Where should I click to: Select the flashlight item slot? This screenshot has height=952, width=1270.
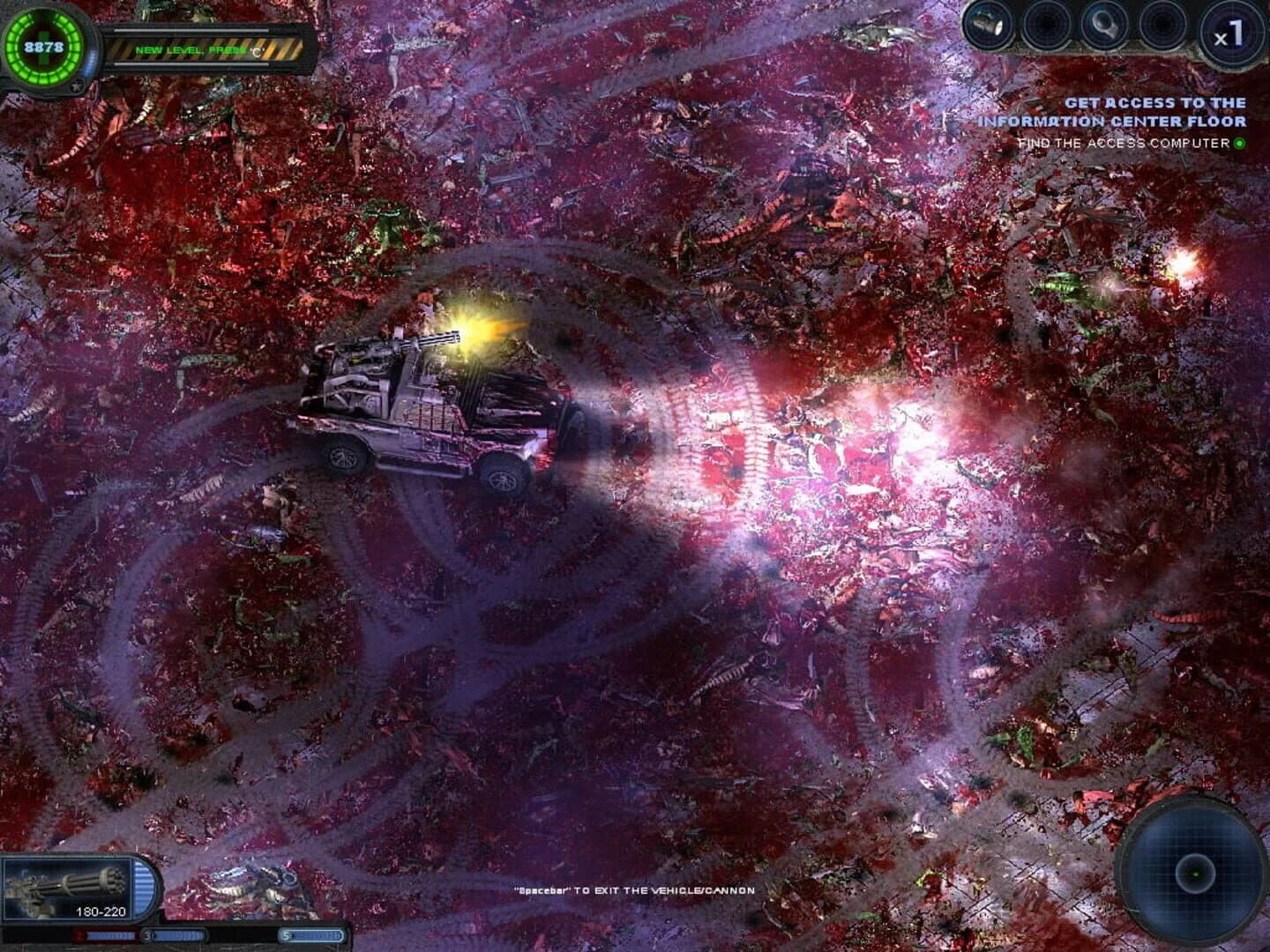click(x=986, y=24)
